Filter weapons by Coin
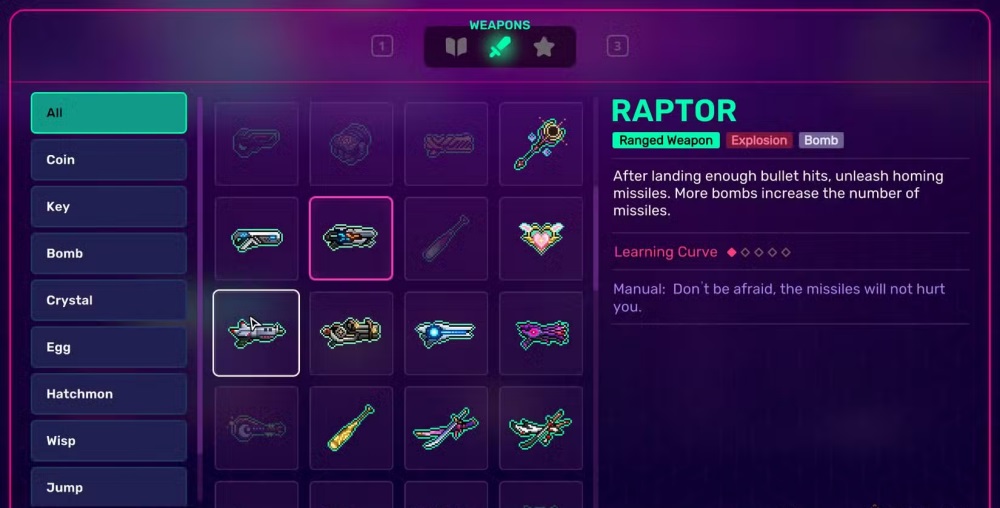Screen dimensions: 1000x508 (108, 160)
